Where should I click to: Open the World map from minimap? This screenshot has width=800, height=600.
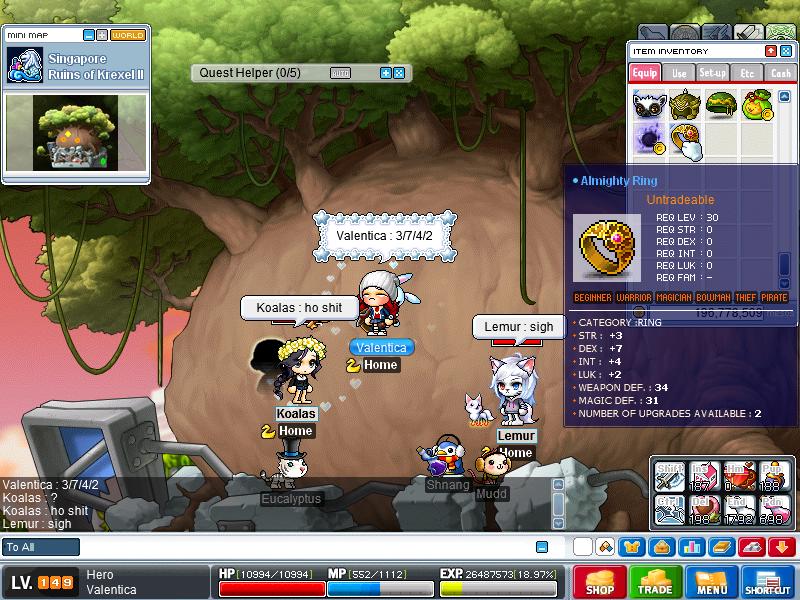point(128,35)
